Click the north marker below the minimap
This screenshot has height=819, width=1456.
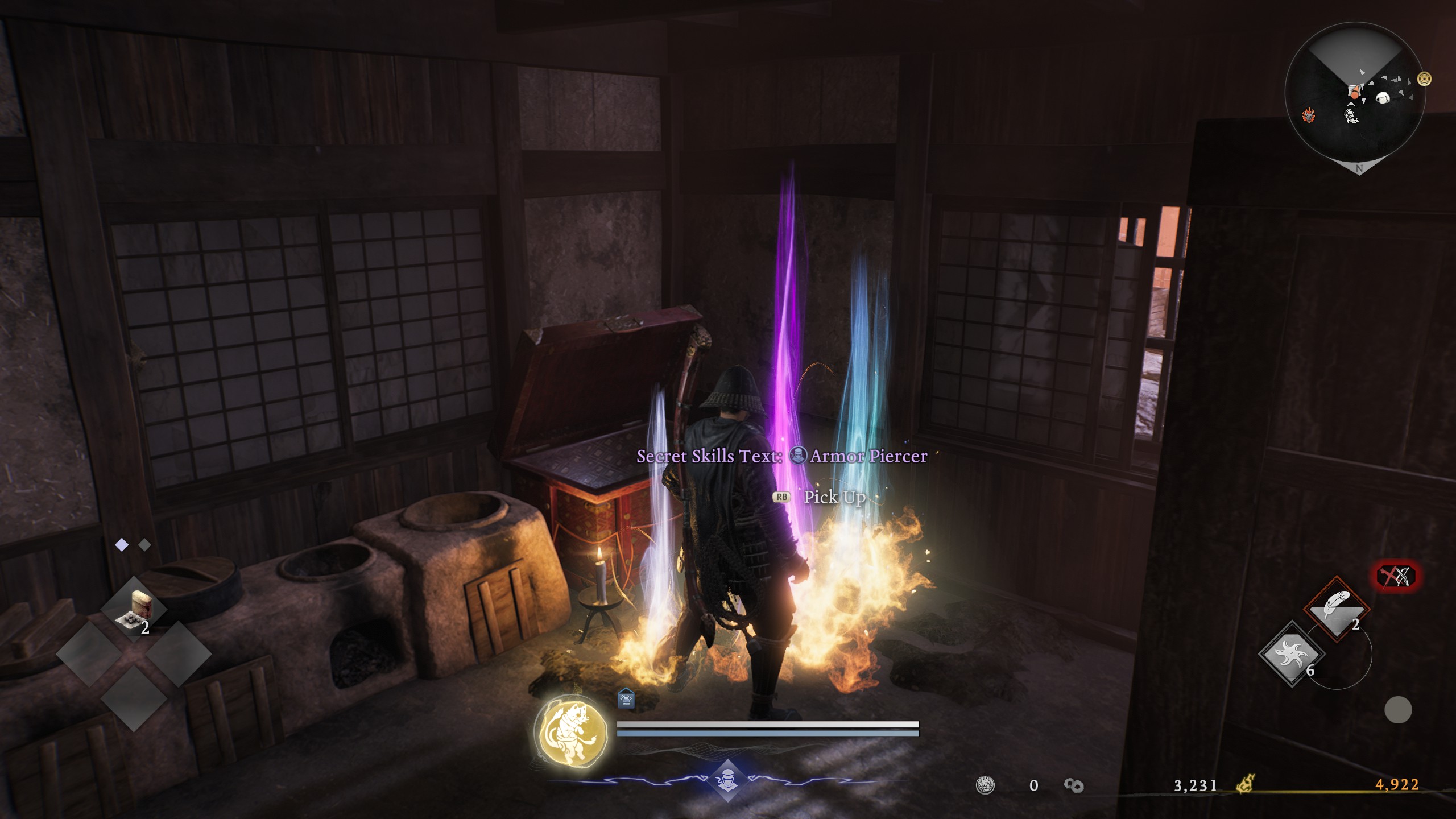click(x=1359, y=168)
